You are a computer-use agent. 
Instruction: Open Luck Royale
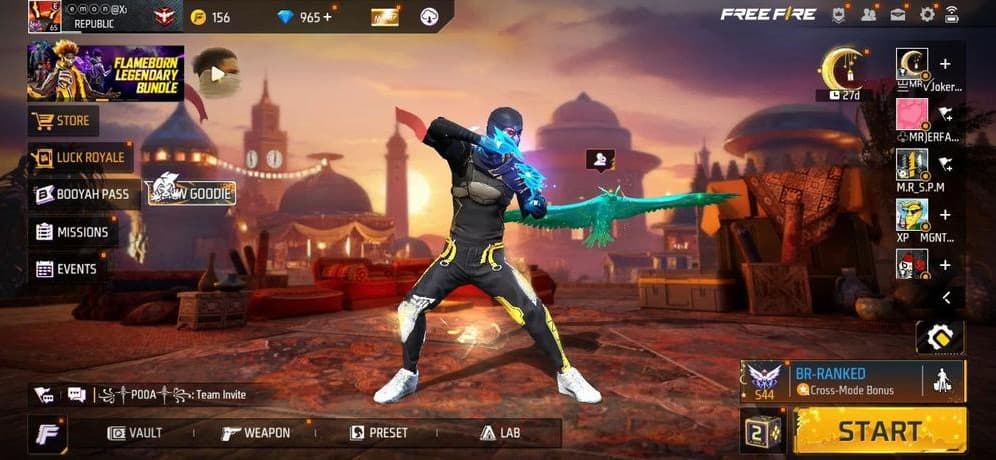click(78, 157)
